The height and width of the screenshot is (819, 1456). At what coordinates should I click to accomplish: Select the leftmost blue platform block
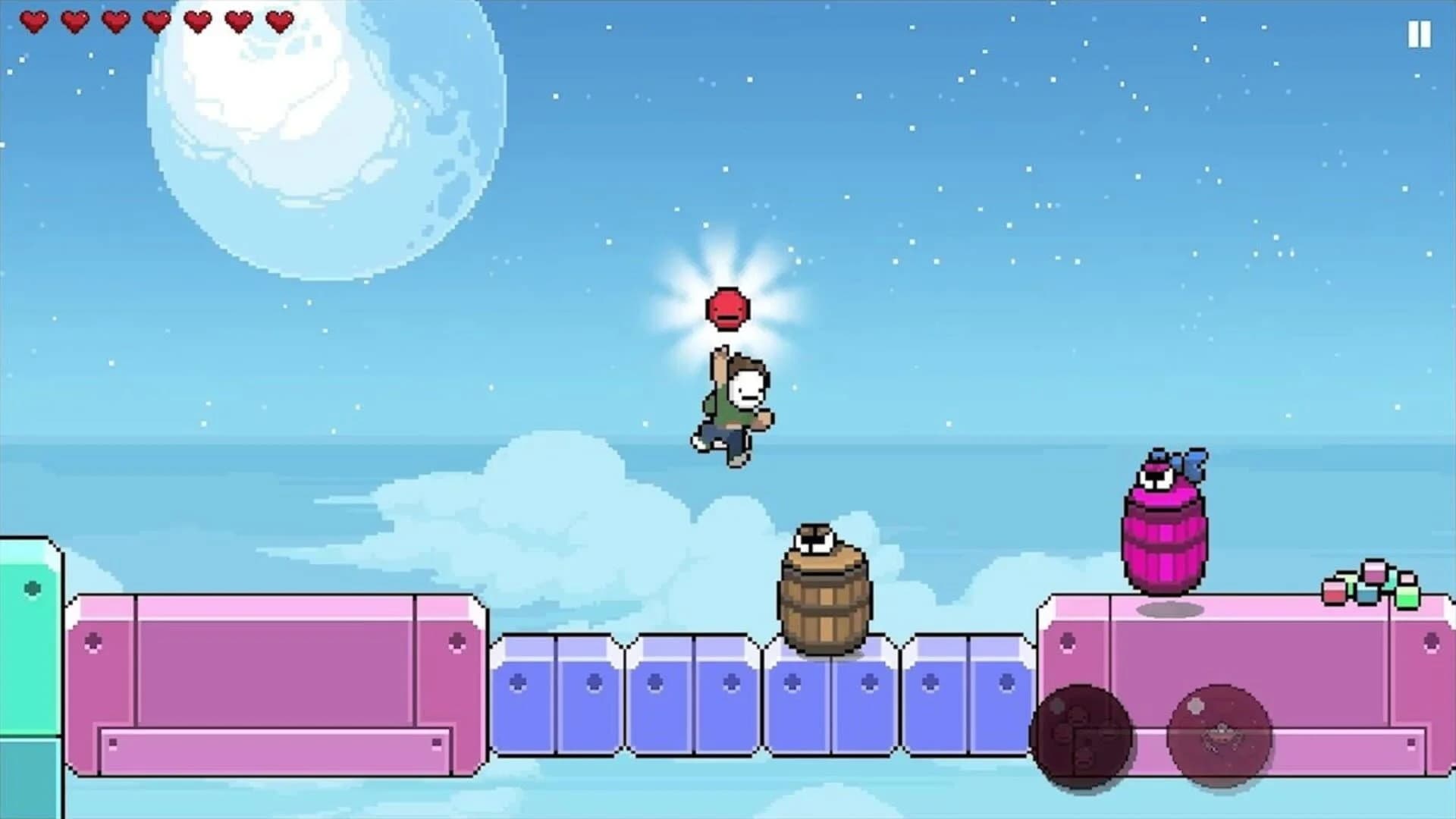pyautogui.click(x=523, y=705)
